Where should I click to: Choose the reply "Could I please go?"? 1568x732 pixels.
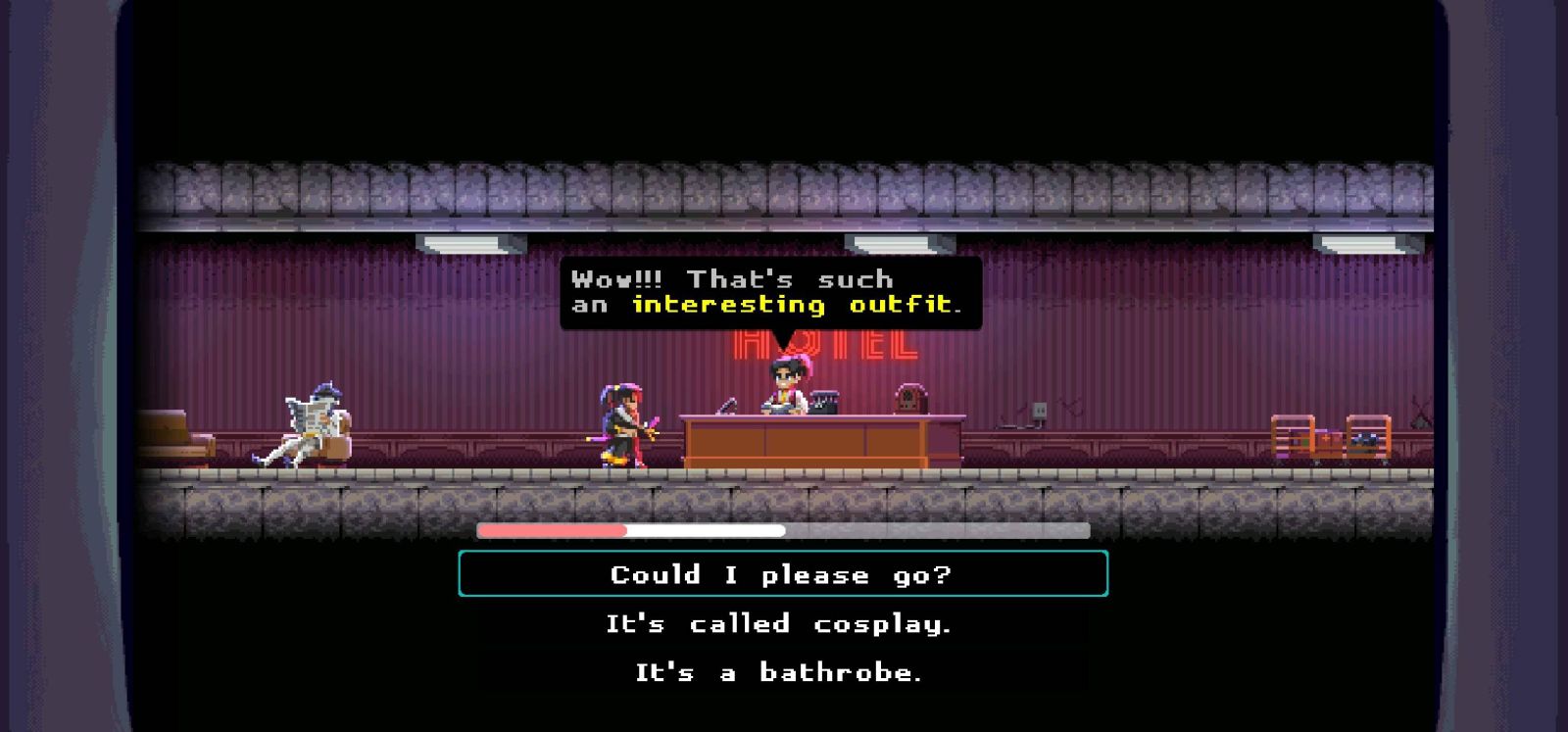tap(782, 574)
